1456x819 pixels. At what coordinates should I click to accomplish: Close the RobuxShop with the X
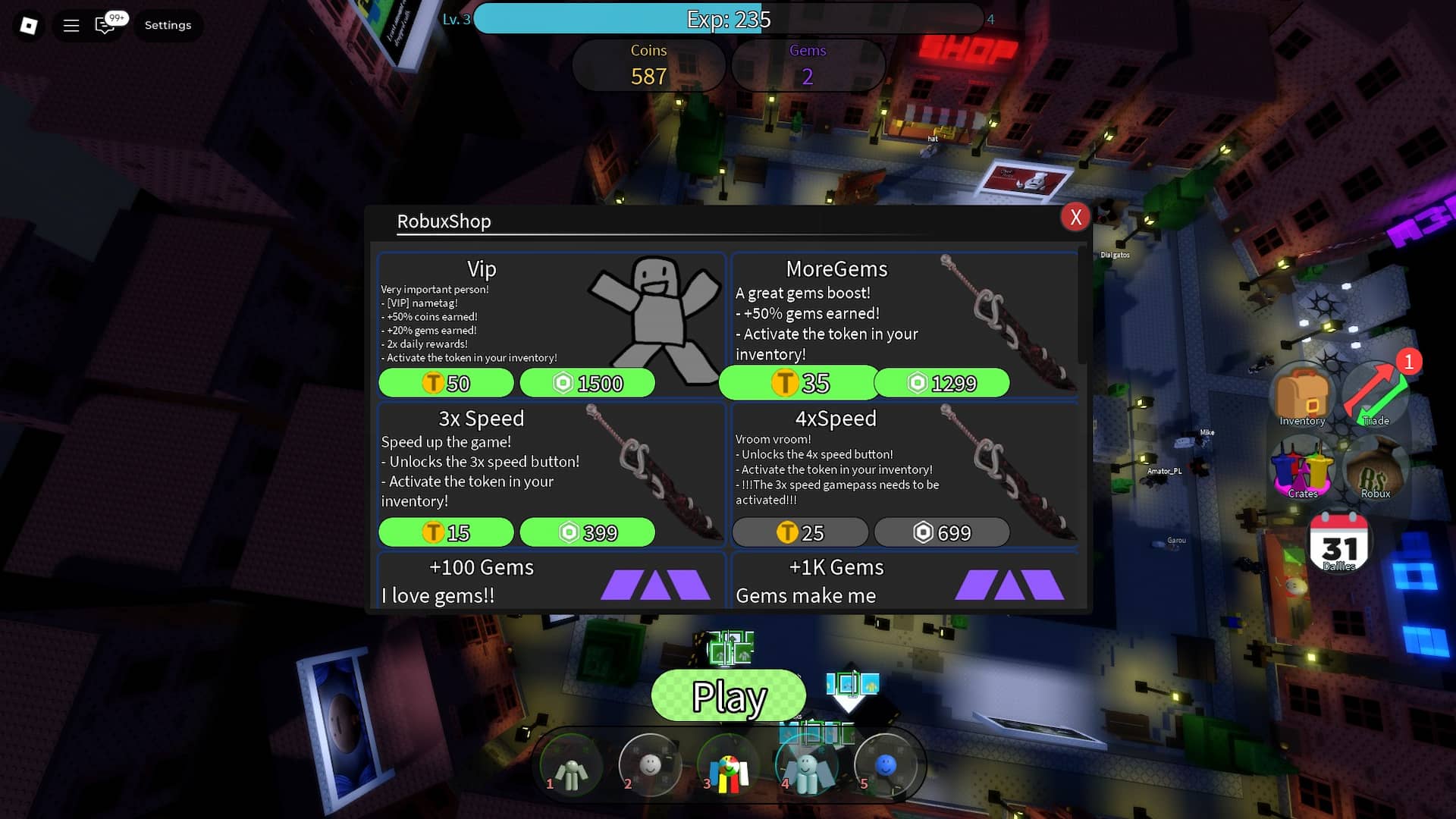[x=1075, y=218]
